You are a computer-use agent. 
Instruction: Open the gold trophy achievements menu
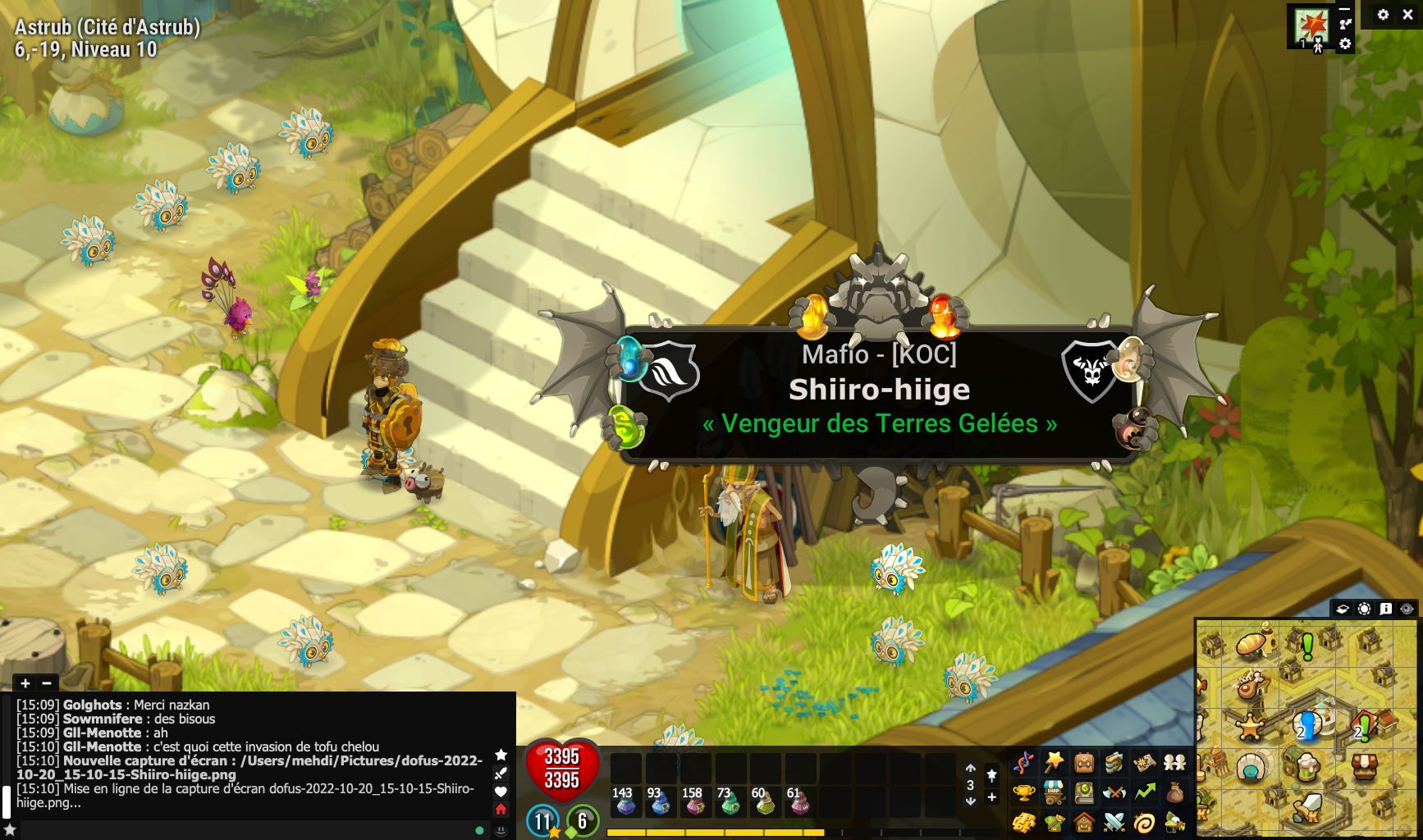click(x=1023, y=792)
